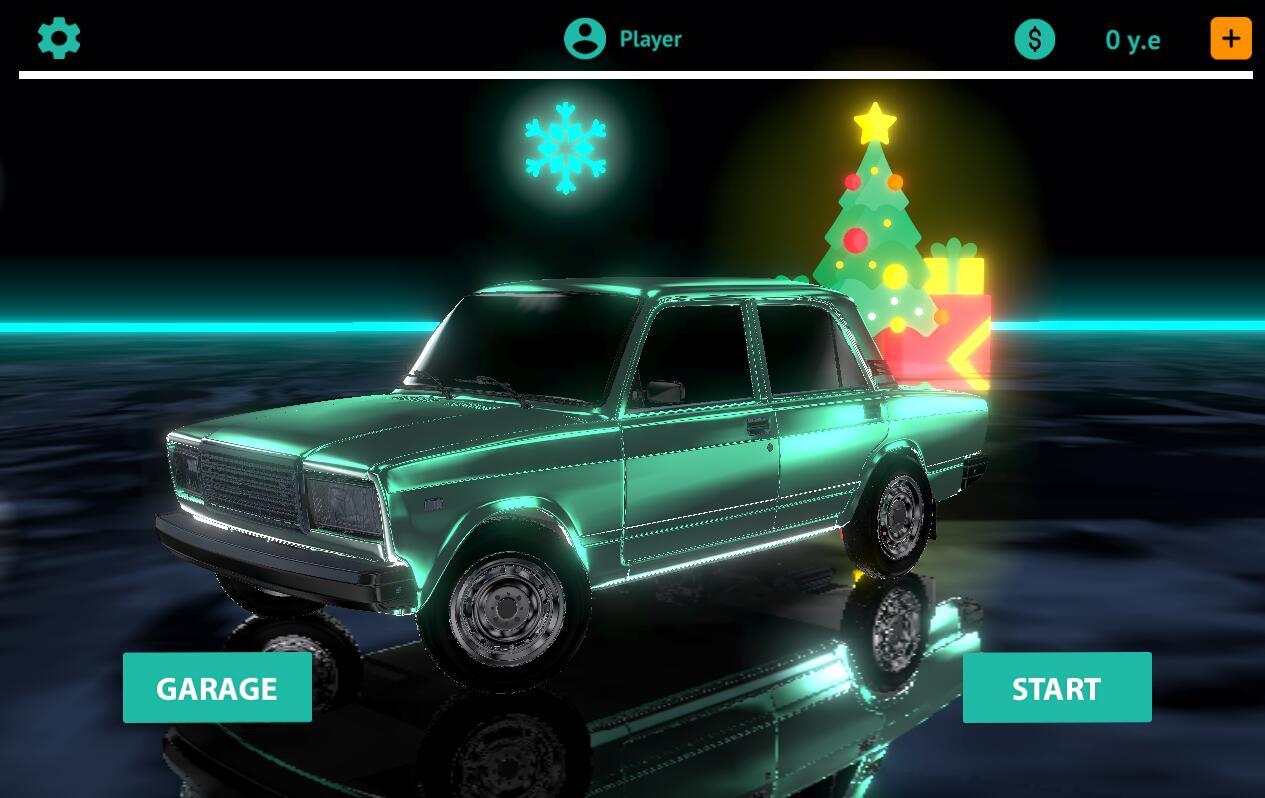
Task: Open settings with the gear icon
Action: pyautogui.click(x=59, y=38)
